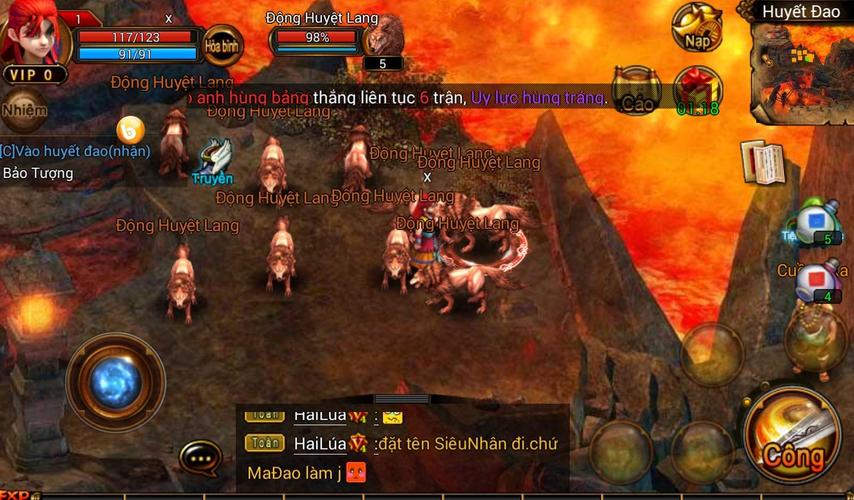The image size is (854, 500).
Task: Click the orange round b coin icon
Action: click(x=130, y=129)
